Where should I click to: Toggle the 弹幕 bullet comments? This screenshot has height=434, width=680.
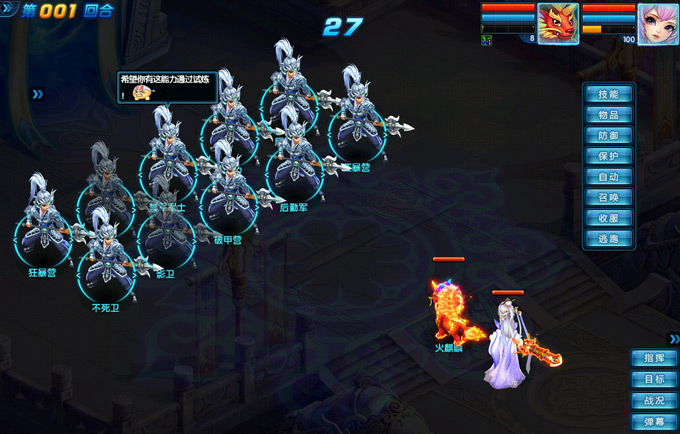(x=654, y=421)
